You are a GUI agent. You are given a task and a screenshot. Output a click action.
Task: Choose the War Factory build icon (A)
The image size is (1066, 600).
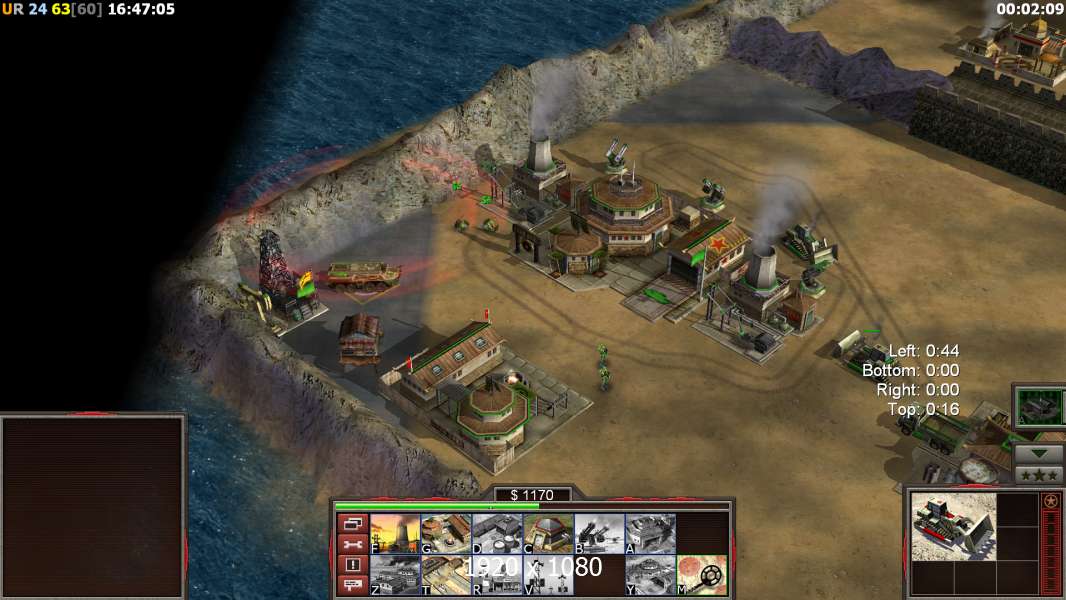pos(650,534)
